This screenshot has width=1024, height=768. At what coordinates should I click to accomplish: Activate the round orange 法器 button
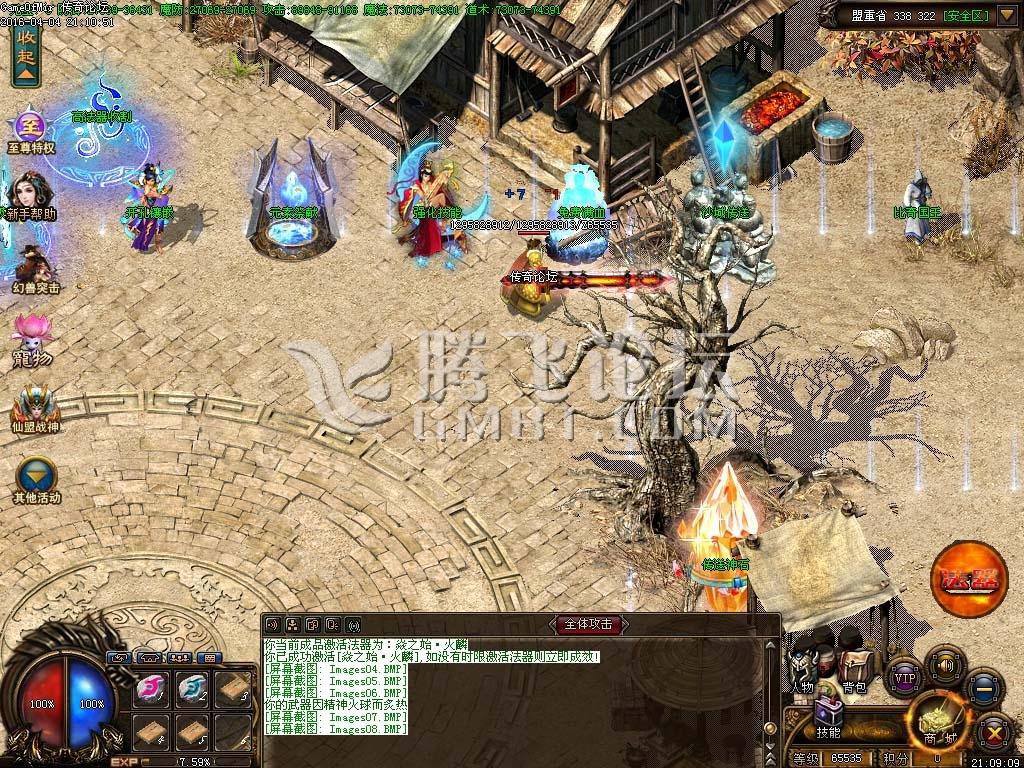click(968, 576)
